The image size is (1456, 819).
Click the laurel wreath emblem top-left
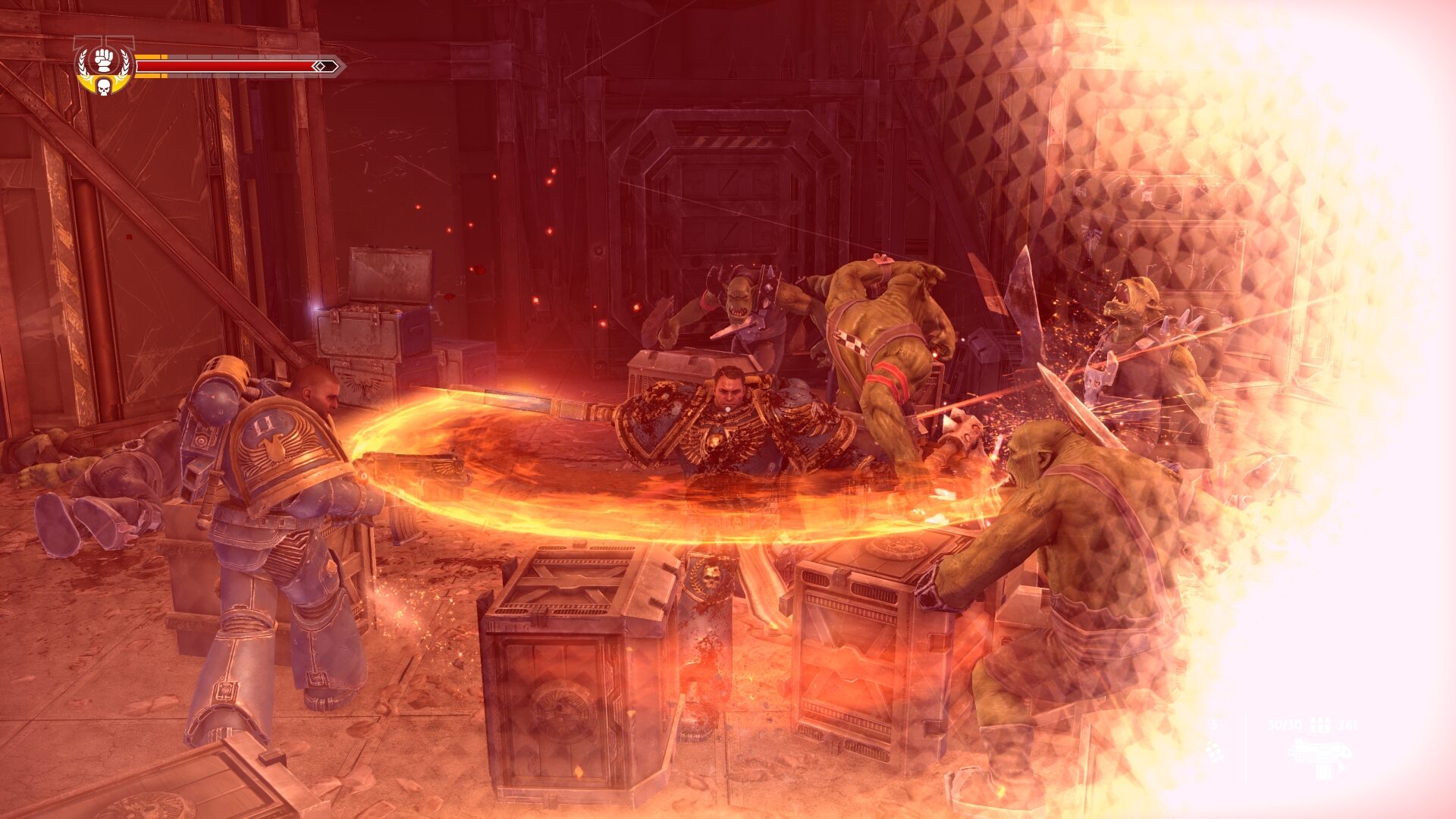tap(83, 64)
